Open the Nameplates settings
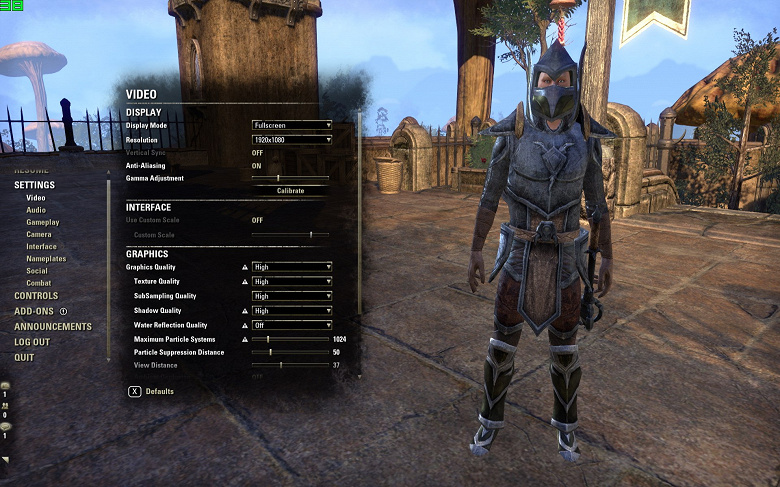The image size is (780, 487). [x=47, y=259]
